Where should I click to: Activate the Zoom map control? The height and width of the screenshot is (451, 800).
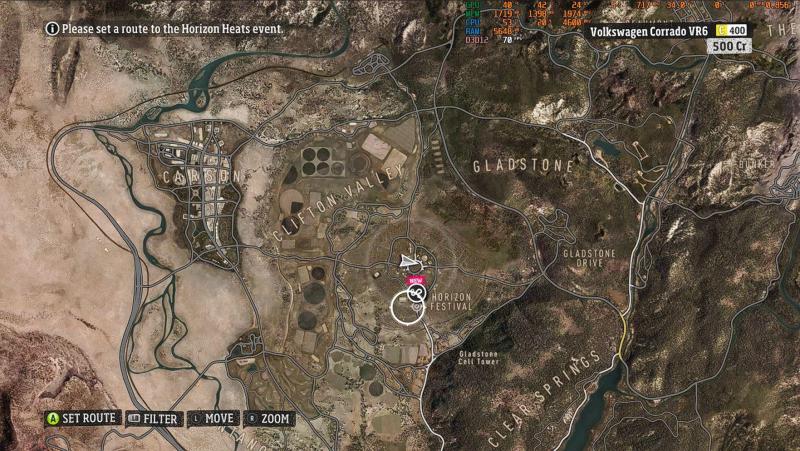click(270, 418)
